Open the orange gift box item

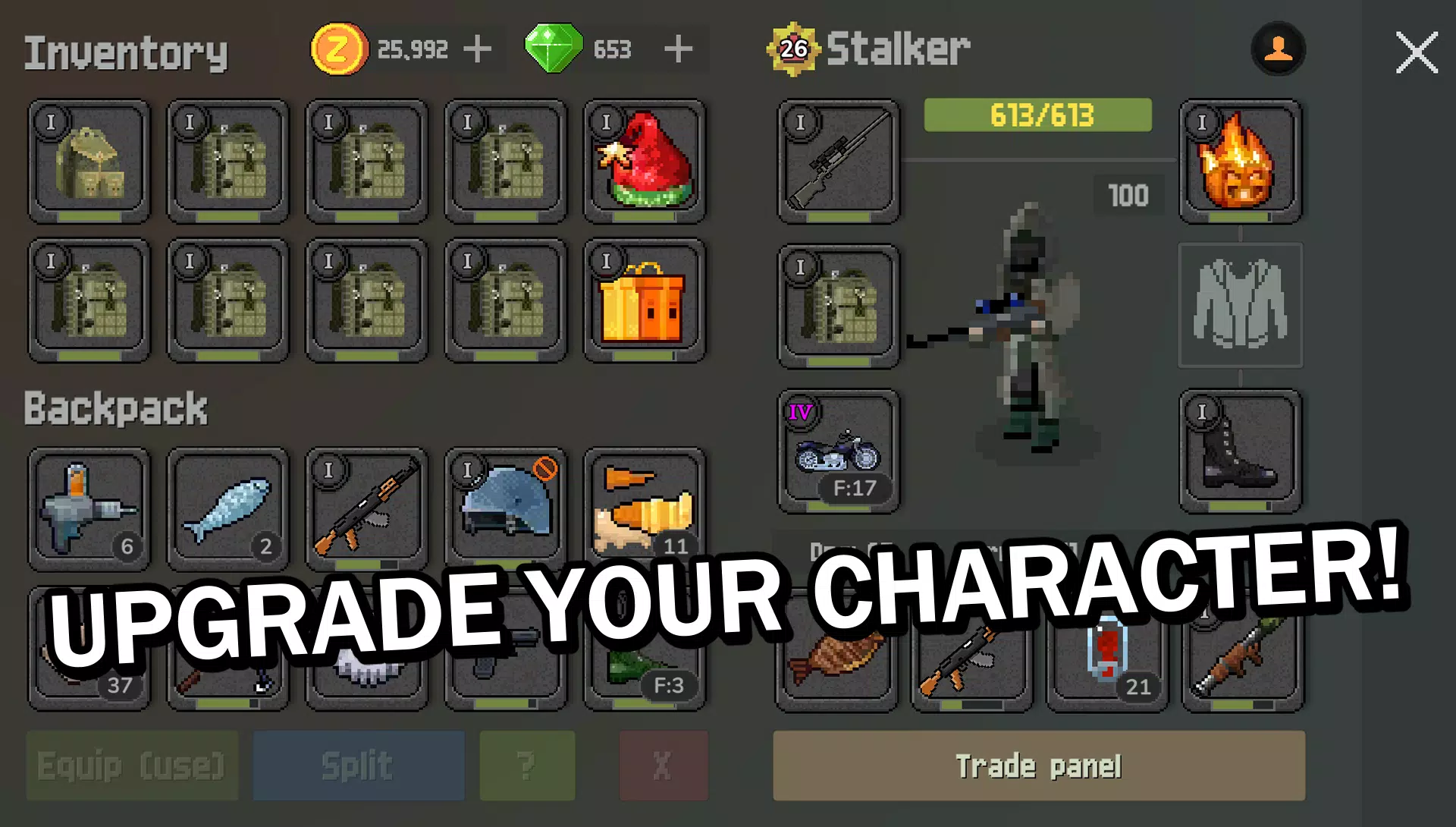pyautogui.click(x=645, y=300)
